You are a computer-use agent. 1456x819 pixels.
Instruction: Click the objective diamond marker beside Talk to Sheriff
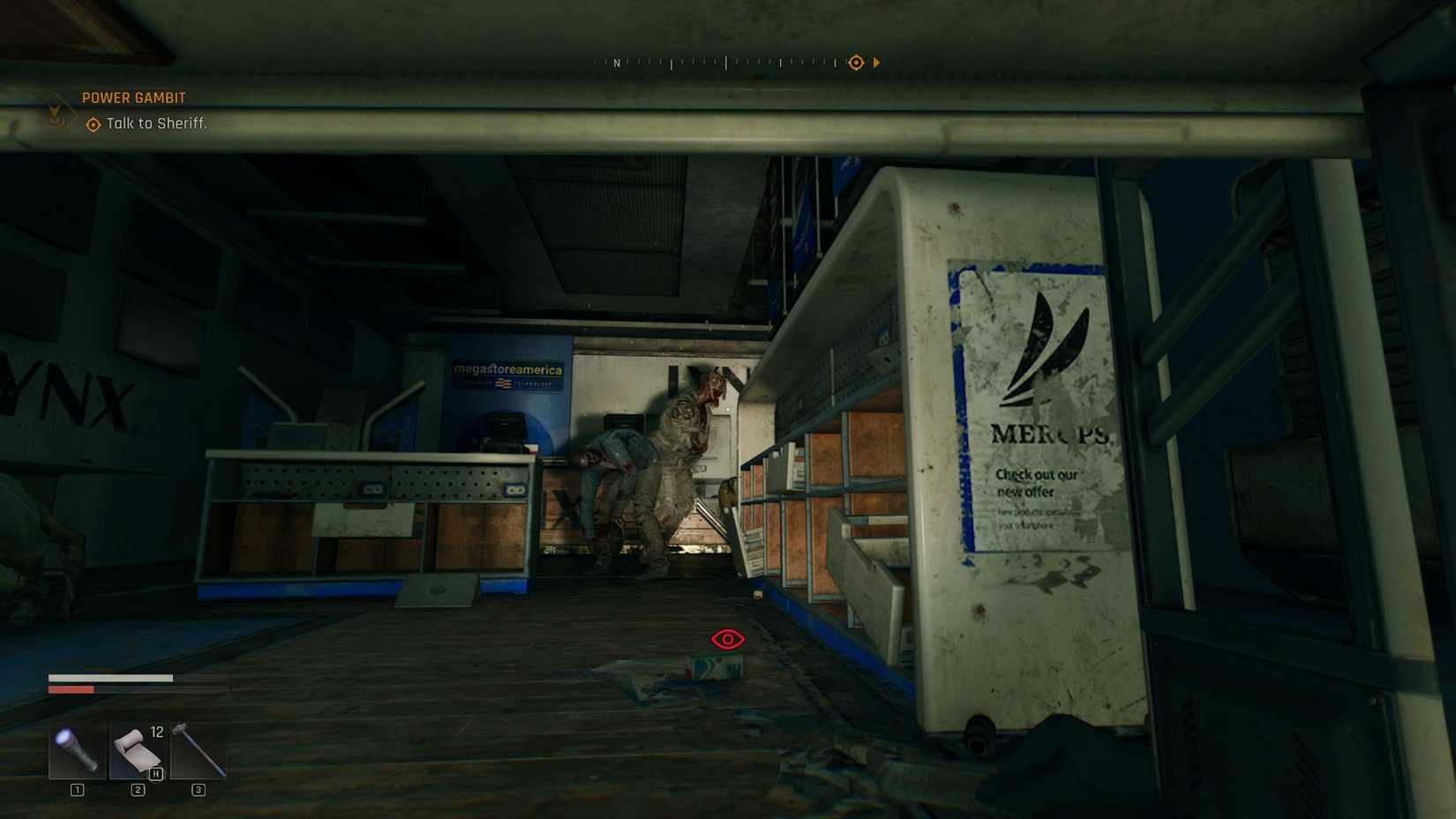(92, 124)
